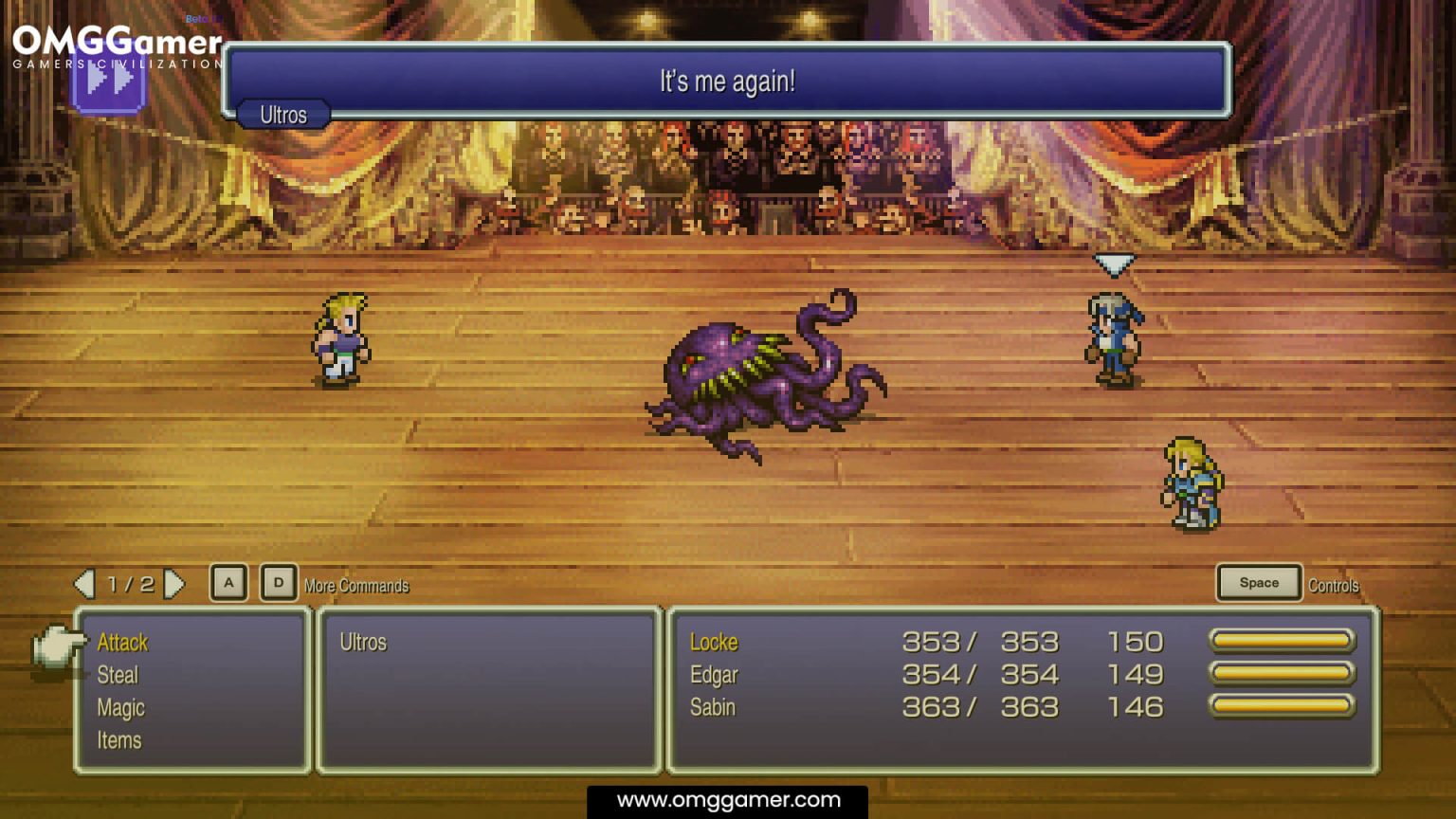Select Edgar in the party list
The width and height of the screenshot is (1456, 819).
(x=714, y=675)
